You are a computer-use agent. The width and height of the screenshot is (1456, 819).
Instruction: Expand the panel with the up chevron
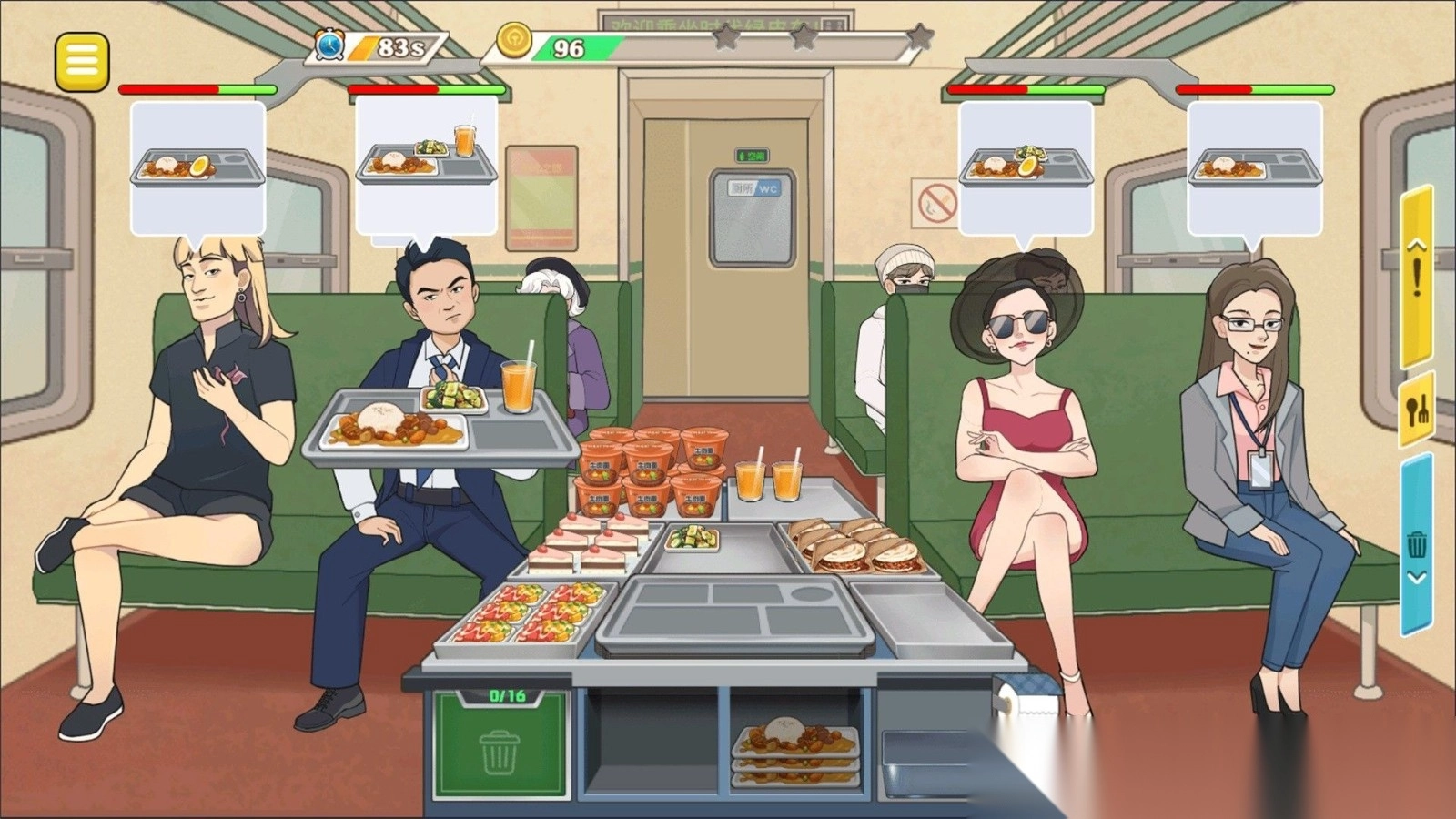click(x=1416, y=242)
